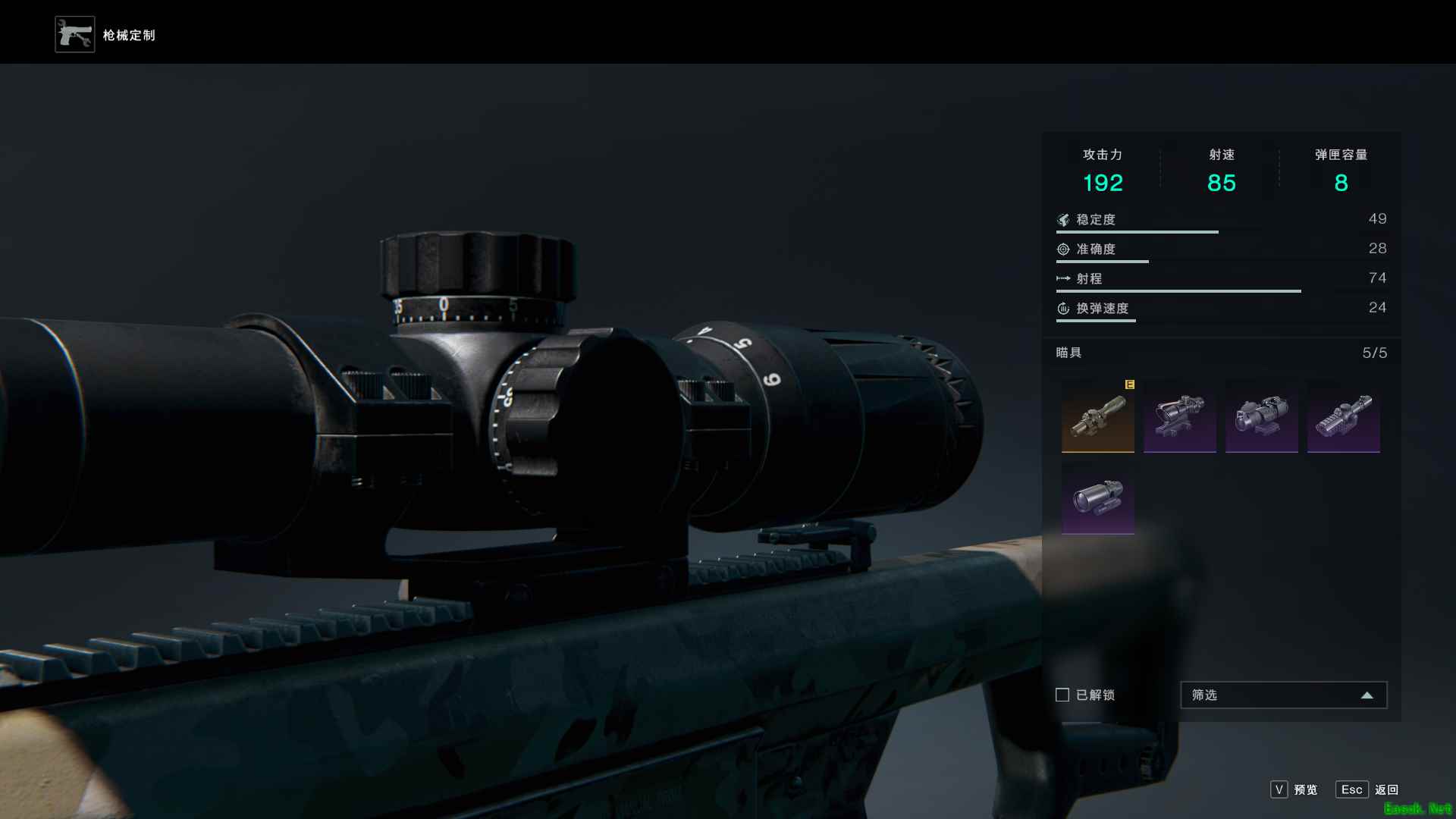Click the 返回 back button
This screenshot has width=1456, height=819.
[1367, 789]
